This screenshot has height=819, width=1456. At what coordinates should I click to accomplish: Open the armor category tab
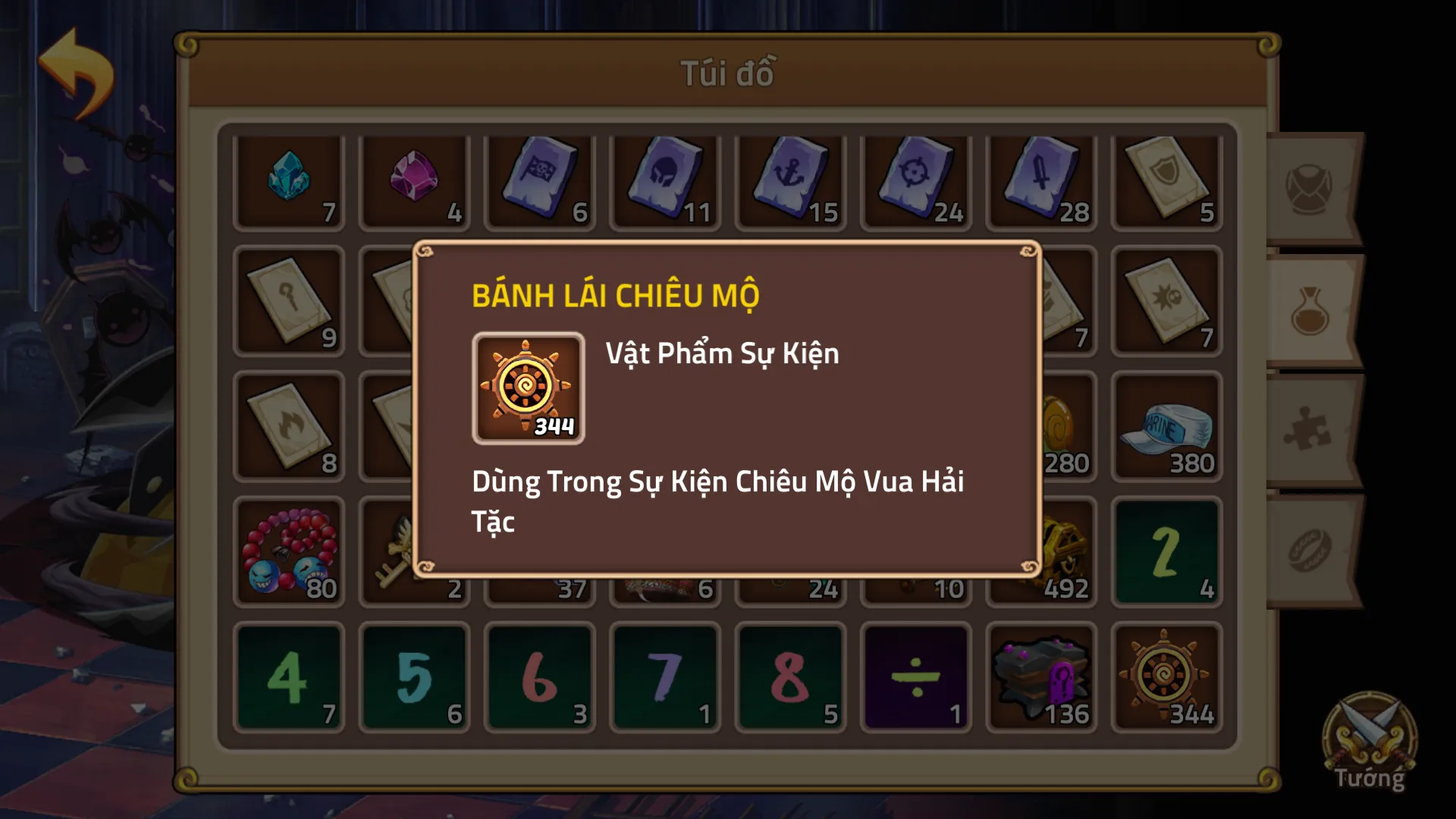click(1310, 189)
